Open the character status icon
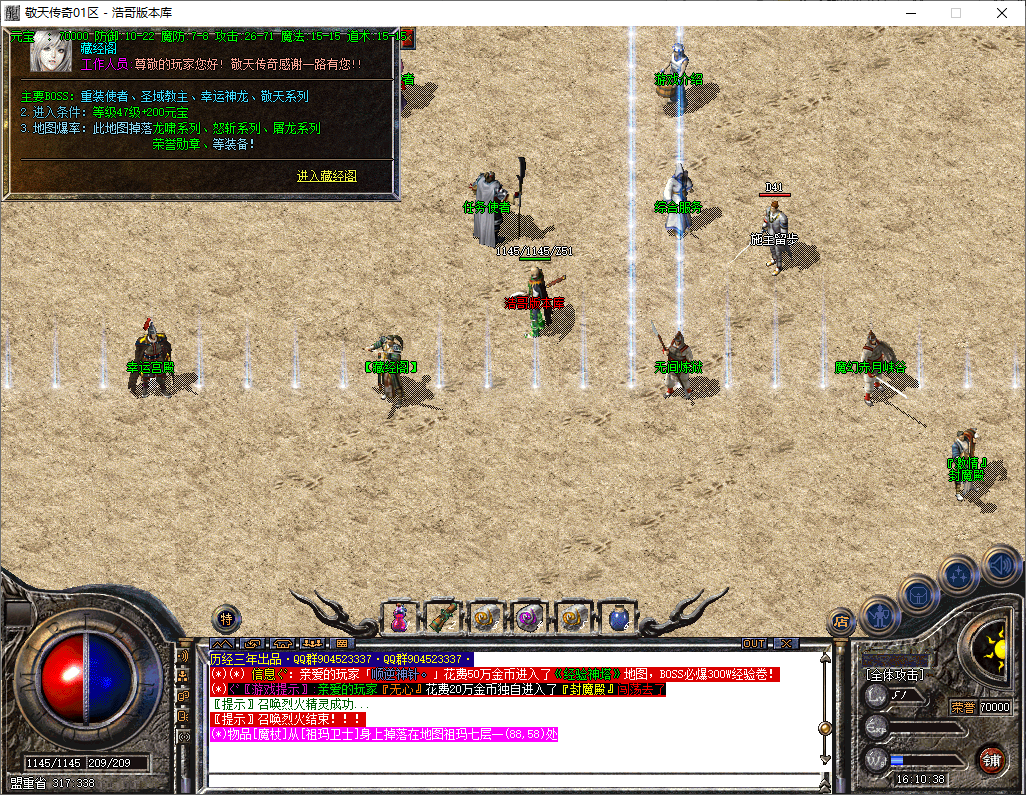Viewport: 1026px width, 795px height. pos(879,615)
